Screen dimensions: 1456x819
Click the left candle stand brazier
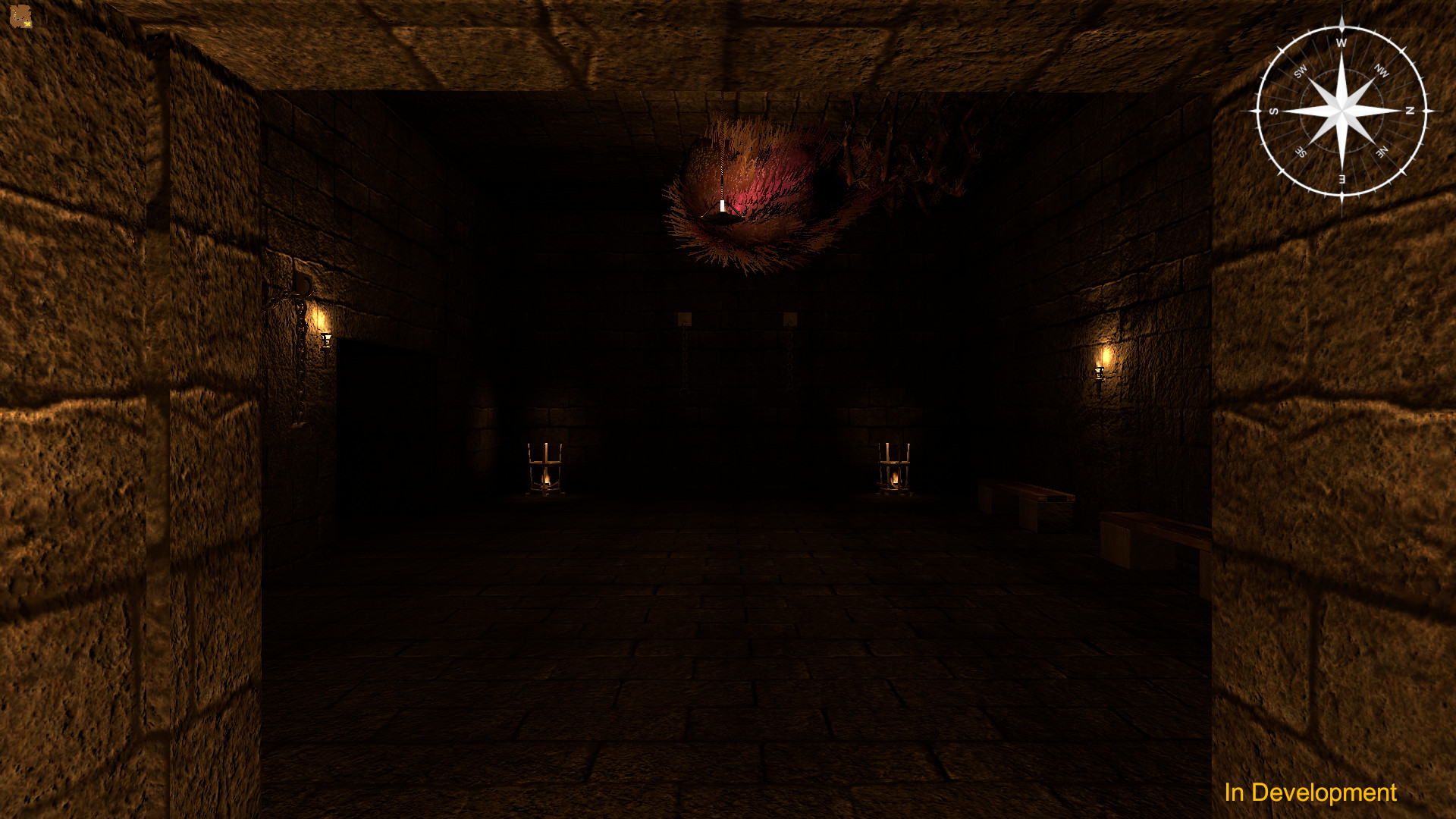point(546,470)
